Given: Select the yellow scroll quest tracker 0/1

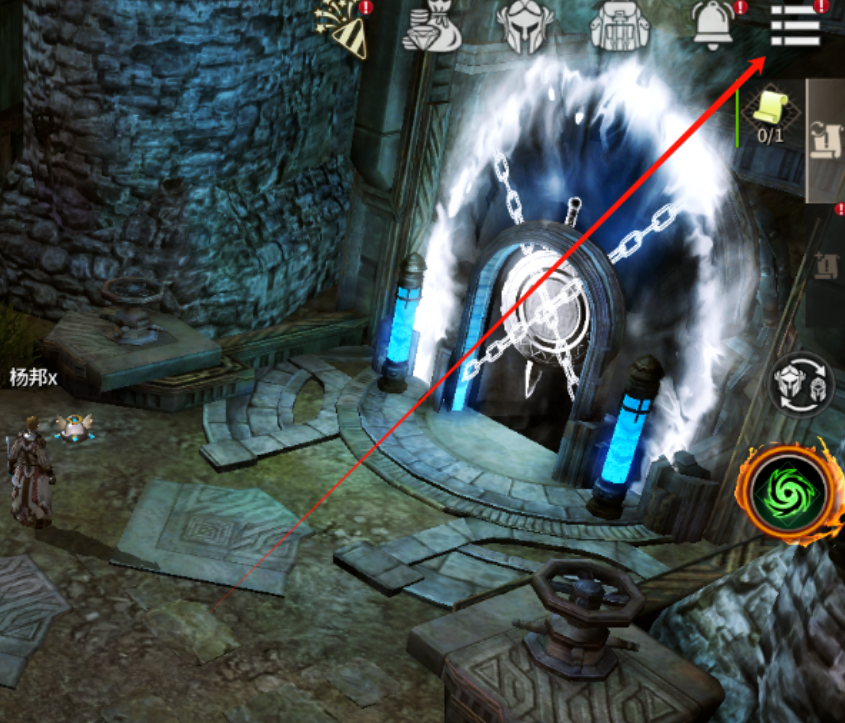Looking at the screenshot, I should [769, 113].
